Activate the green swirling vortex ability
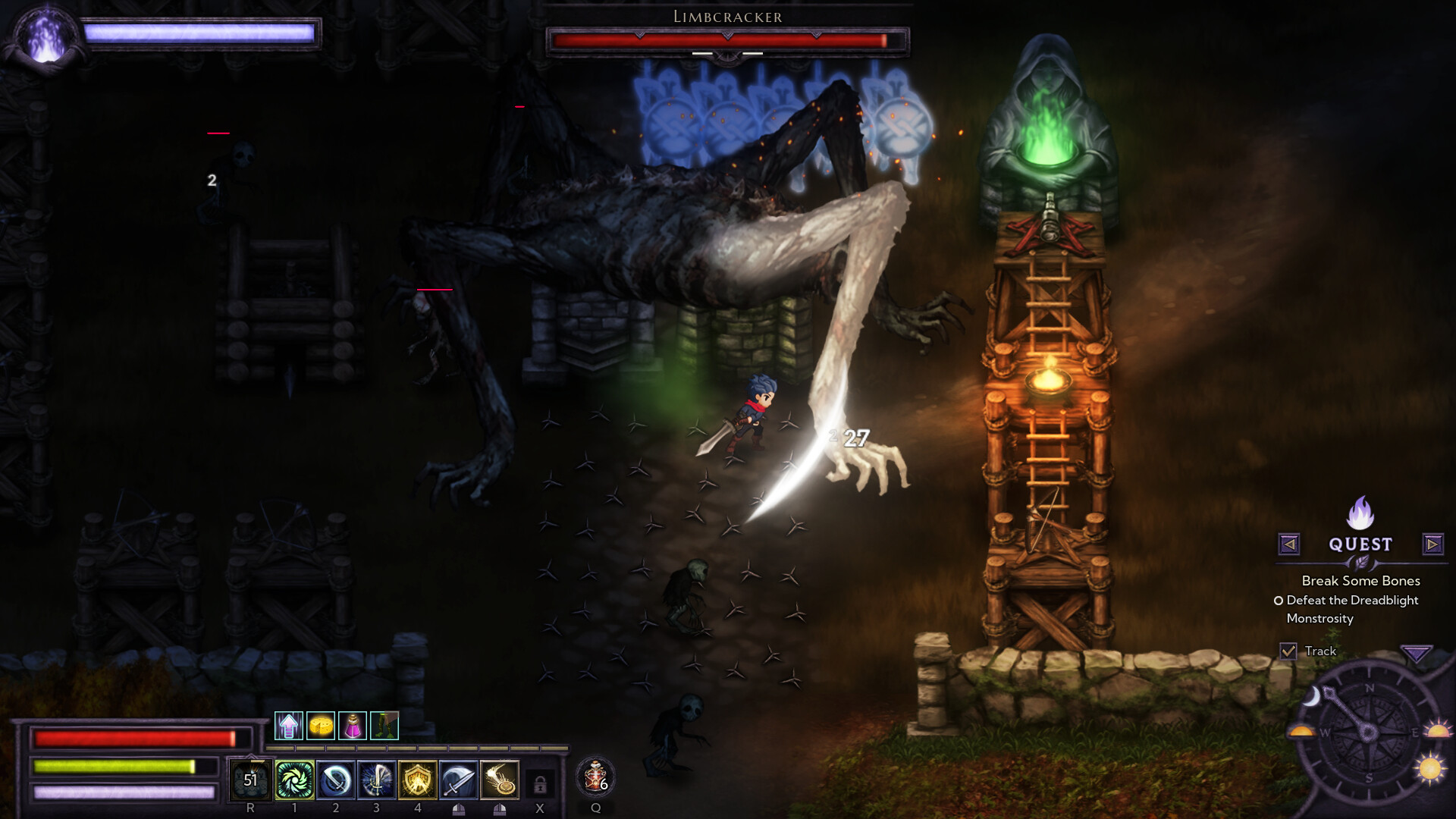 click(x=294, y=780)
